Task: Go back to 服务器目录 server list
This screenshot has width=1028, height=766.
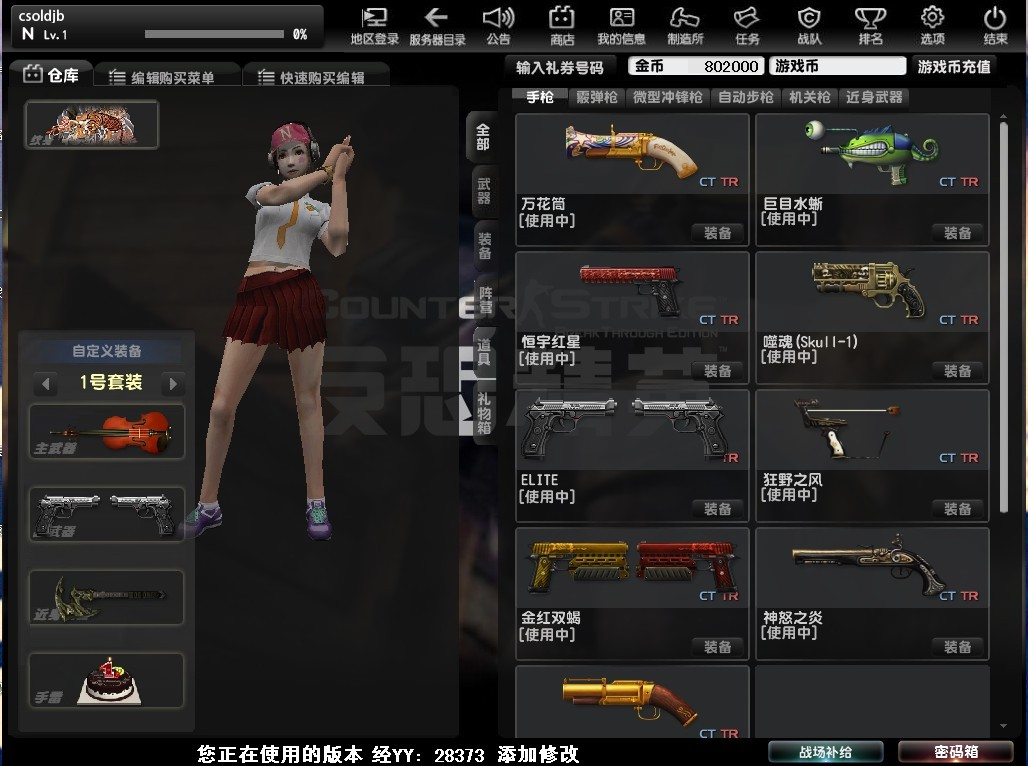Action: coord(437,26)
